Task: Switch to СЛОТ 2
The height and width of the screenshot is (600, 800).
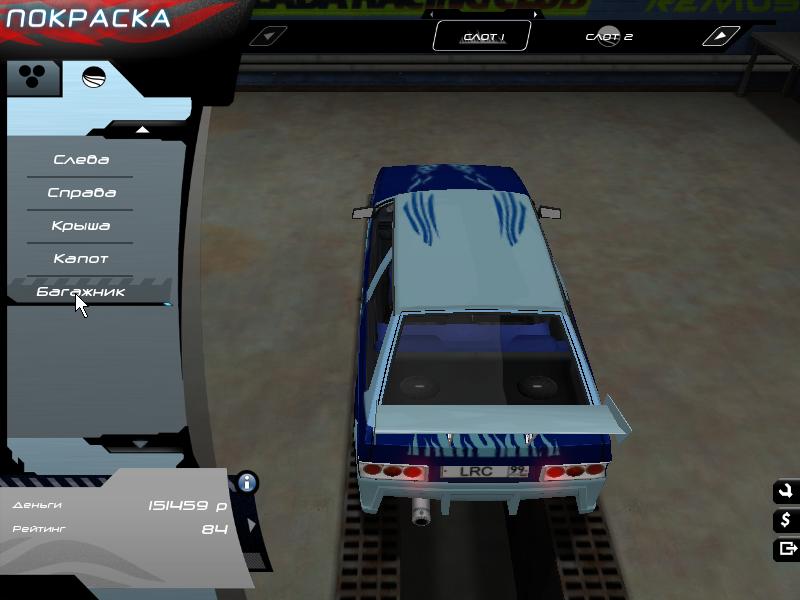Action: point(609,37)
